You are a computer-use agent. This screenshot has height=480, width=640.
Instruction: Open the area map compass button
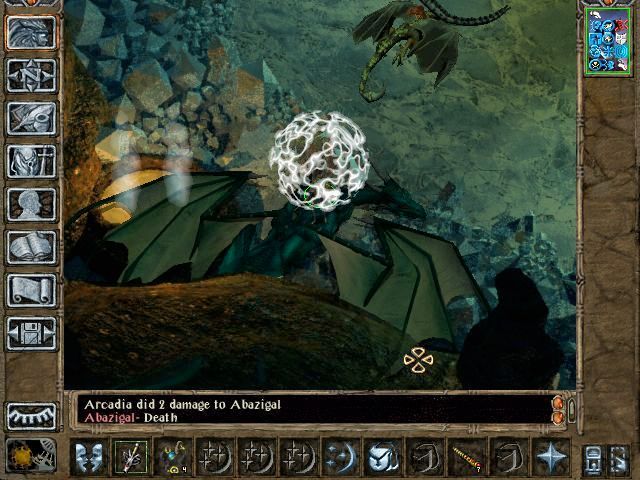pyautogui.click(x=31, y=75)
